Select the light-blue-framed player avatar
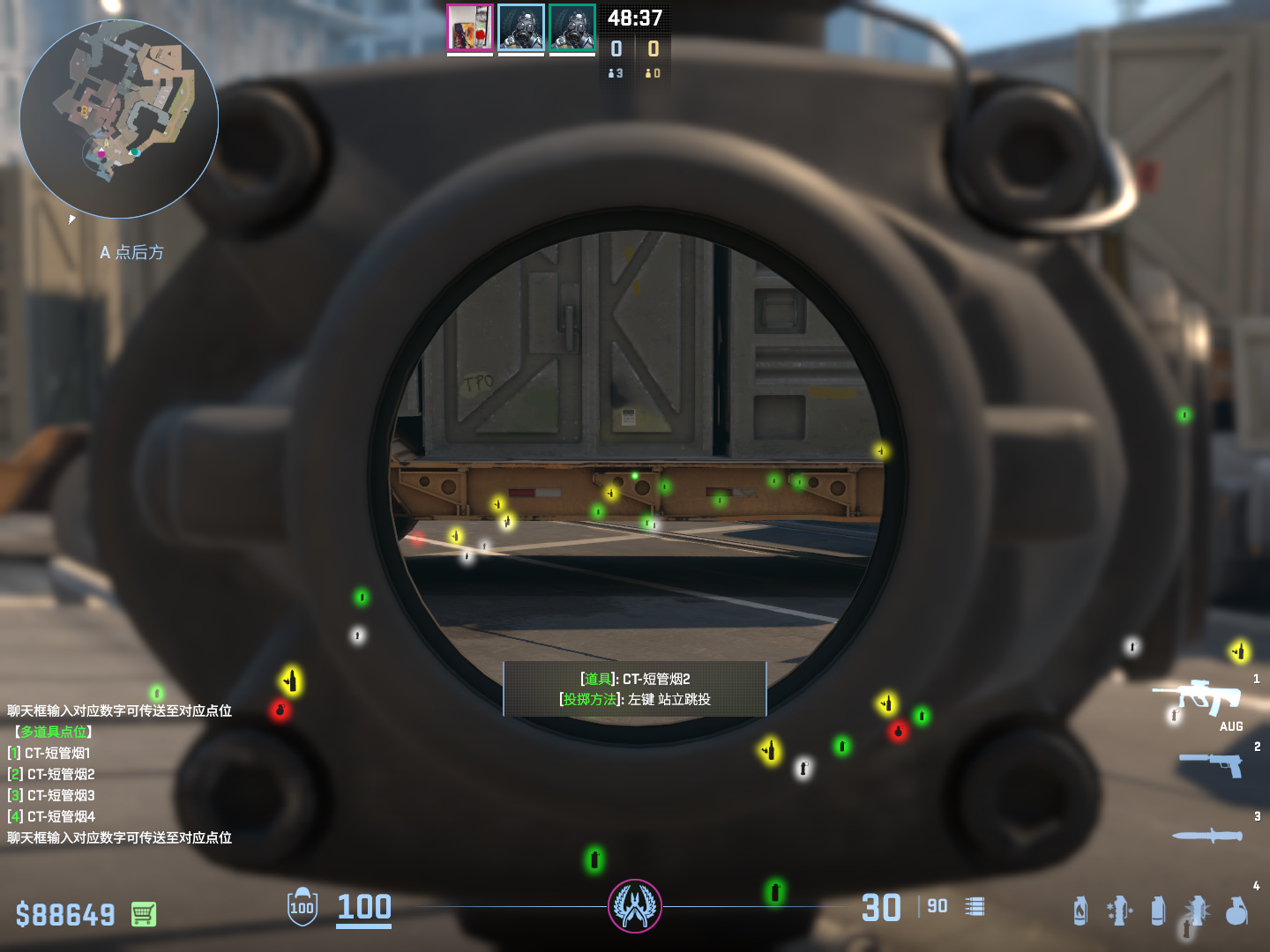 [x=521, y=28]
